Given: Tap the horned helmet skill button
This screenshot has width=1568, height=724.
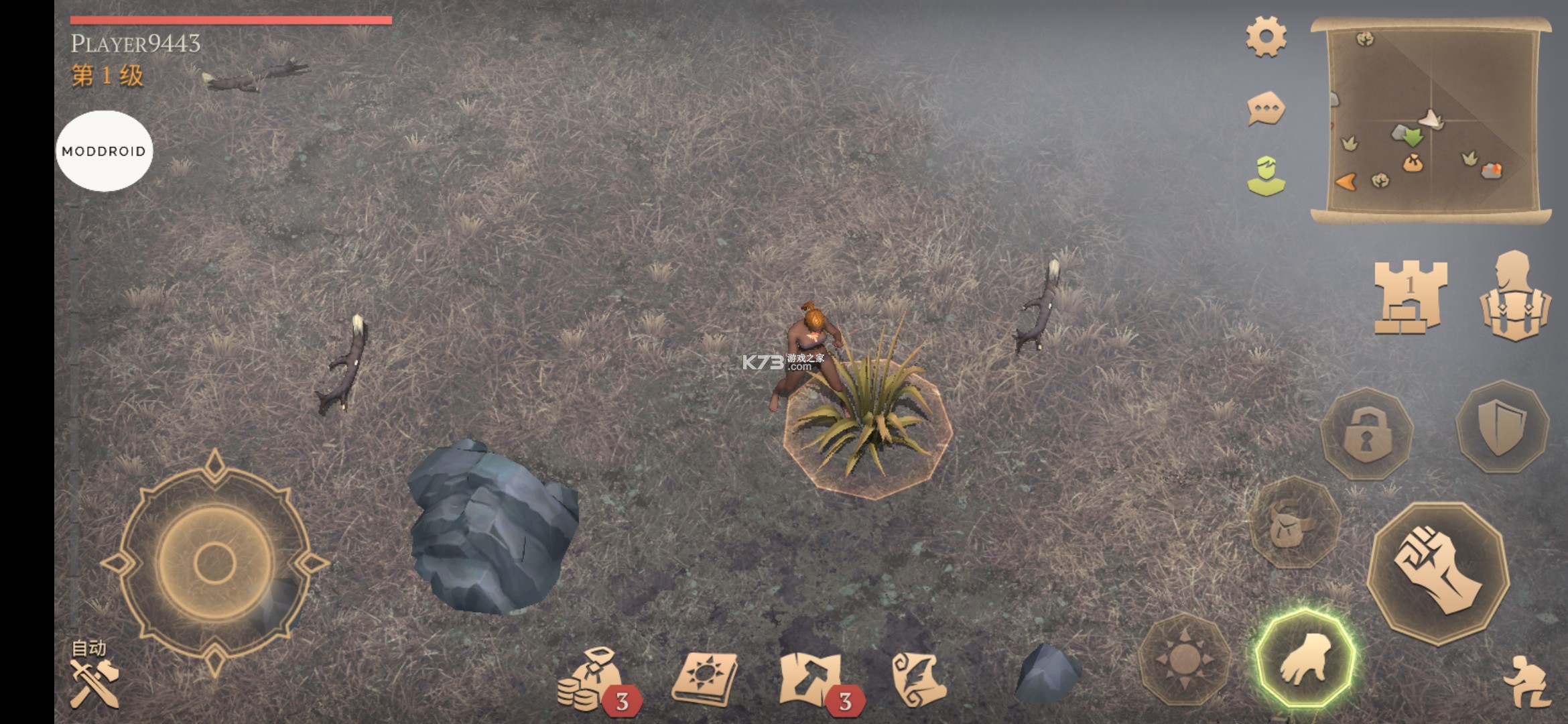Looking at the screenshot, I should click(x=1295, y=523).
